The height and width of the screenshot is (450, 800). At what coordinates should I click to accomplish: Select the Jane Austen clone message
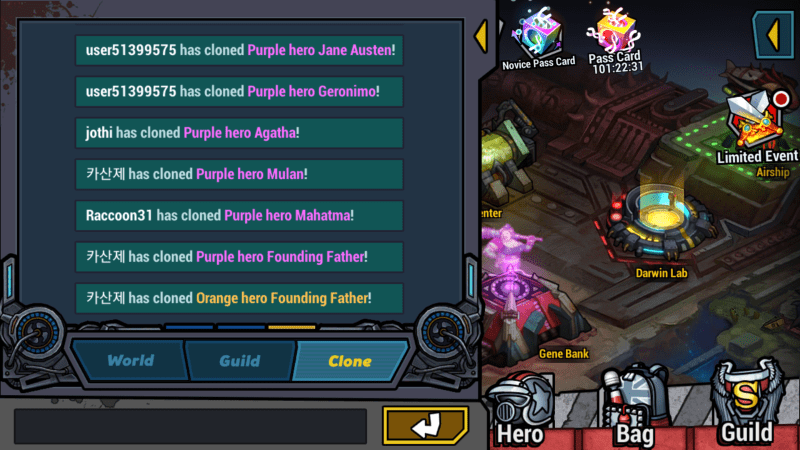(x=239, y=50)
